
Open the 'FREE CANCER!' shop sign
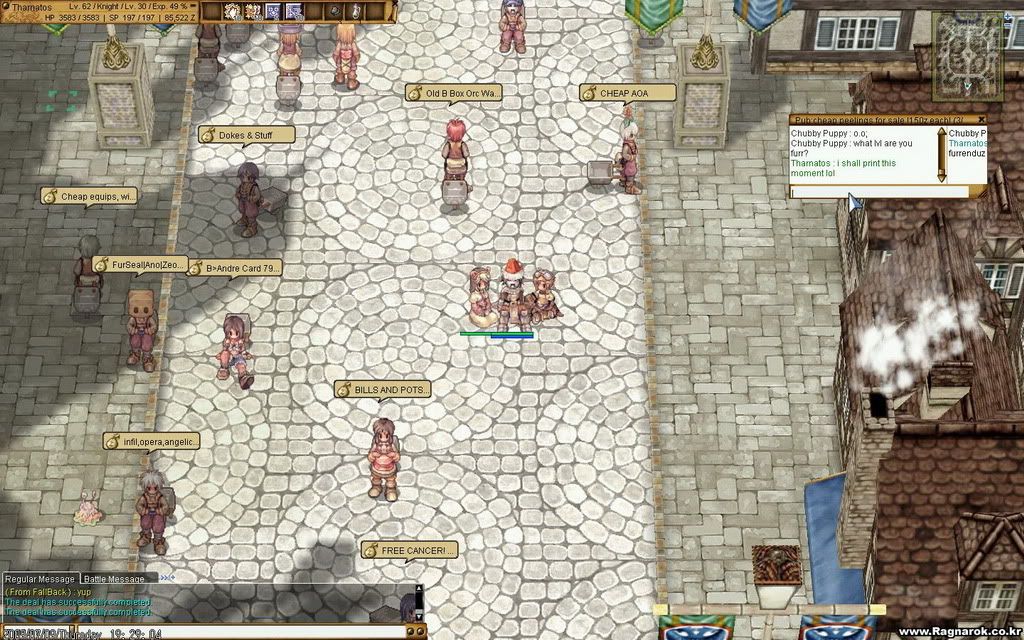(x=410, y=550)
